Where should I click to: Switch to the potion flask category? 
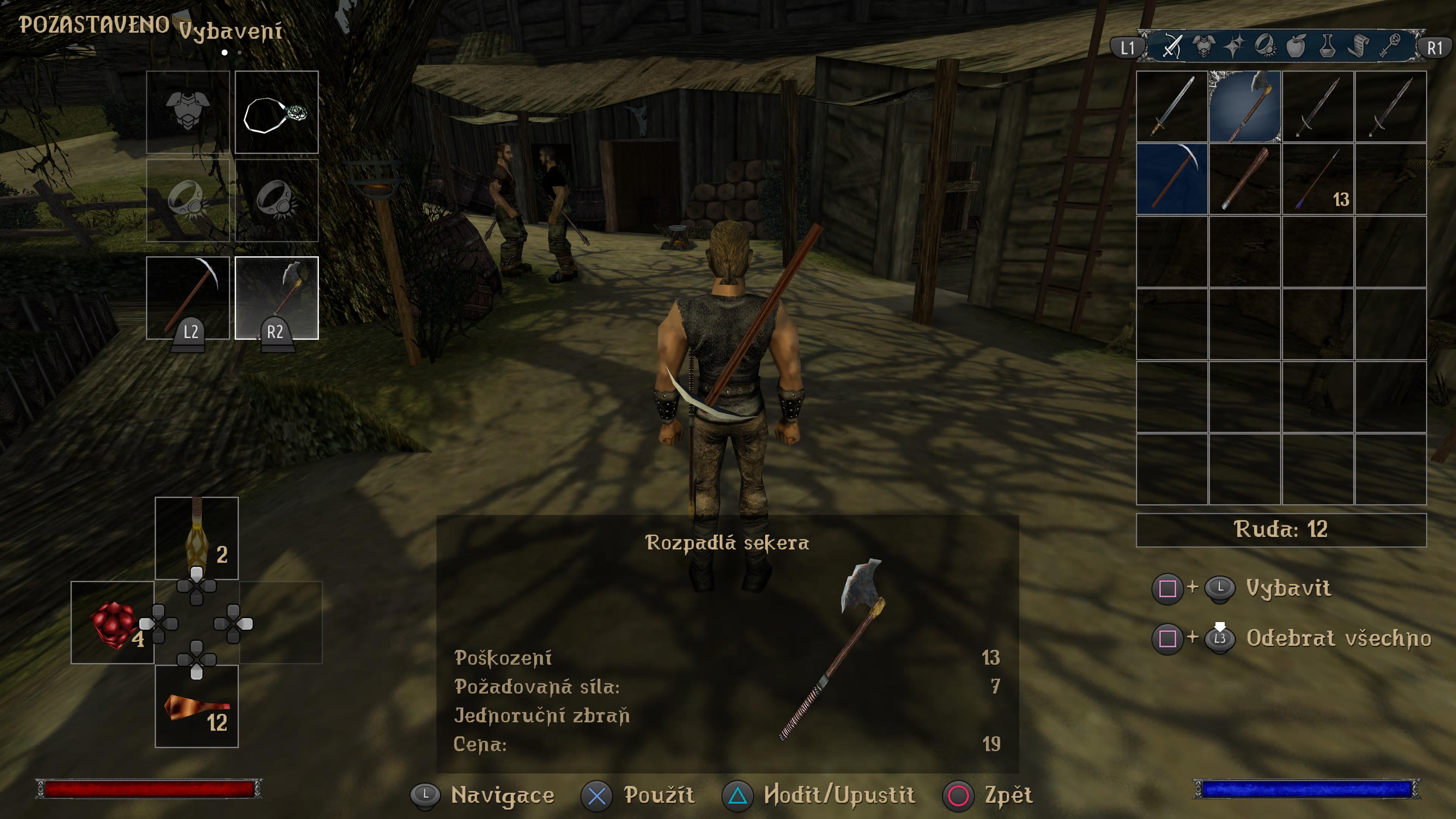(1327, 46)
